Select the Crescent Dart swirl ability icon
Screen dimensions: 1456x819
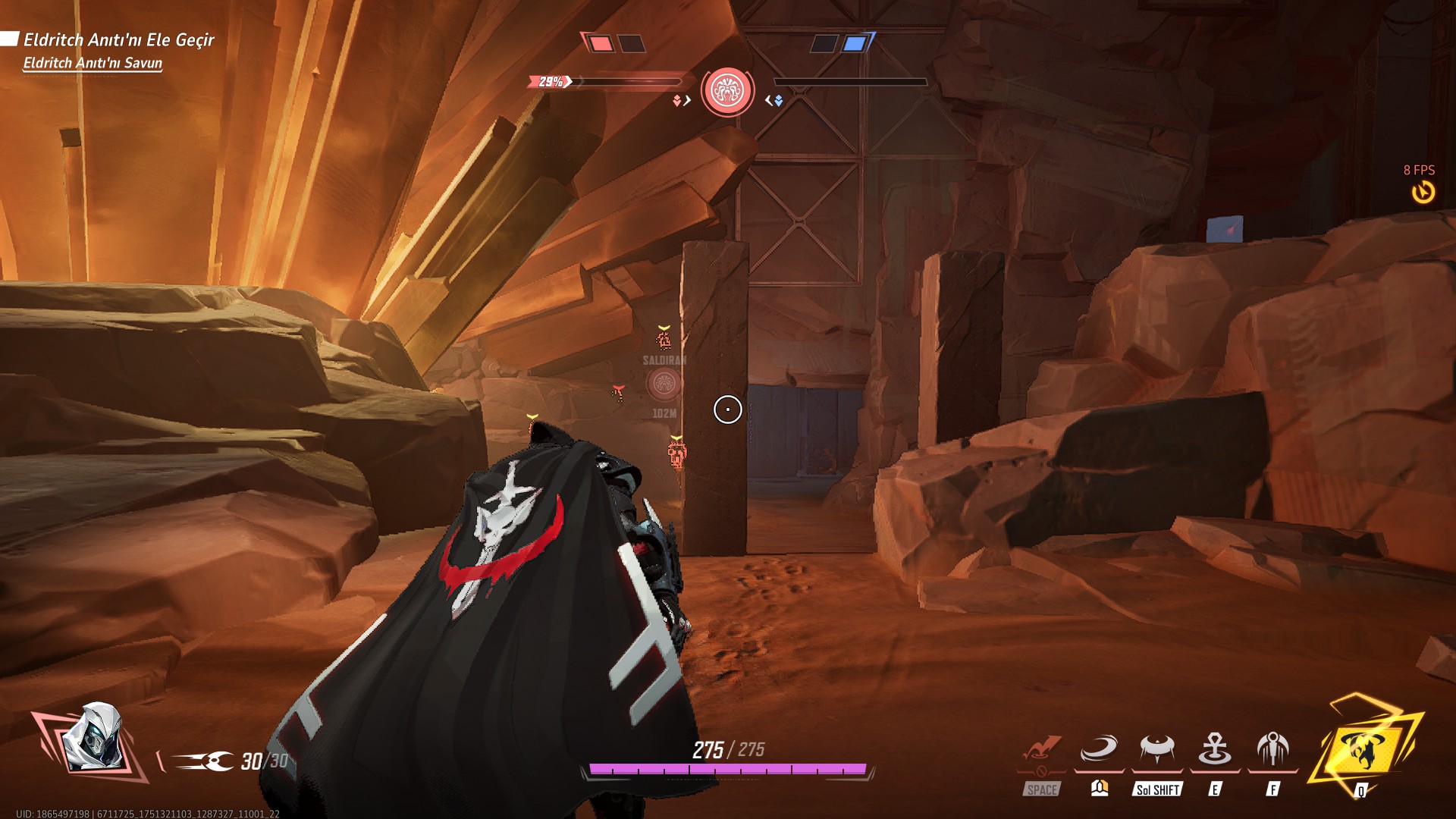tap(1099, 750)
